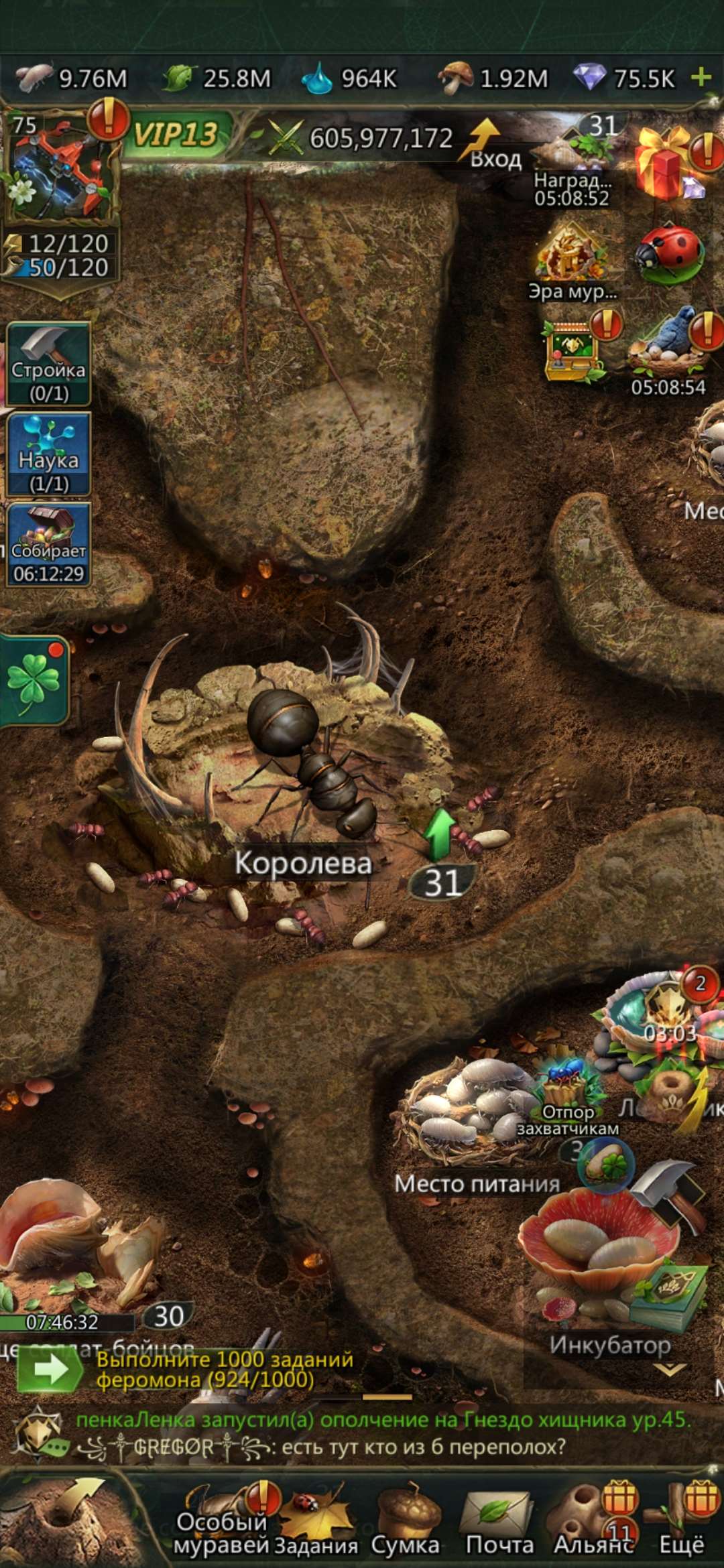Check the Собирает gathering timer
Viewport: 724px width, 1568px height.
(x=48, y=545)
